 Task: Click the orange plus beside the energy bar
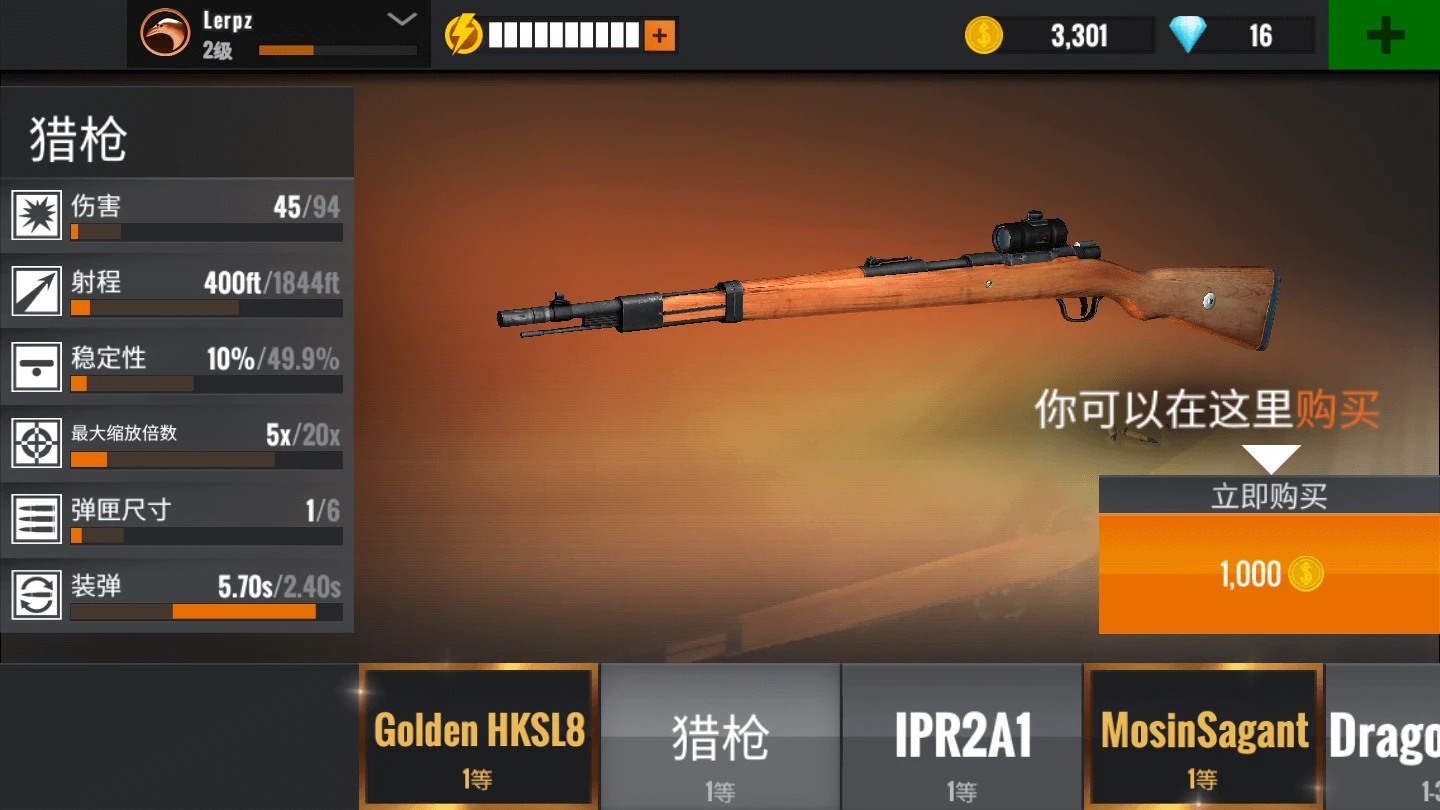tap(658, 33)
